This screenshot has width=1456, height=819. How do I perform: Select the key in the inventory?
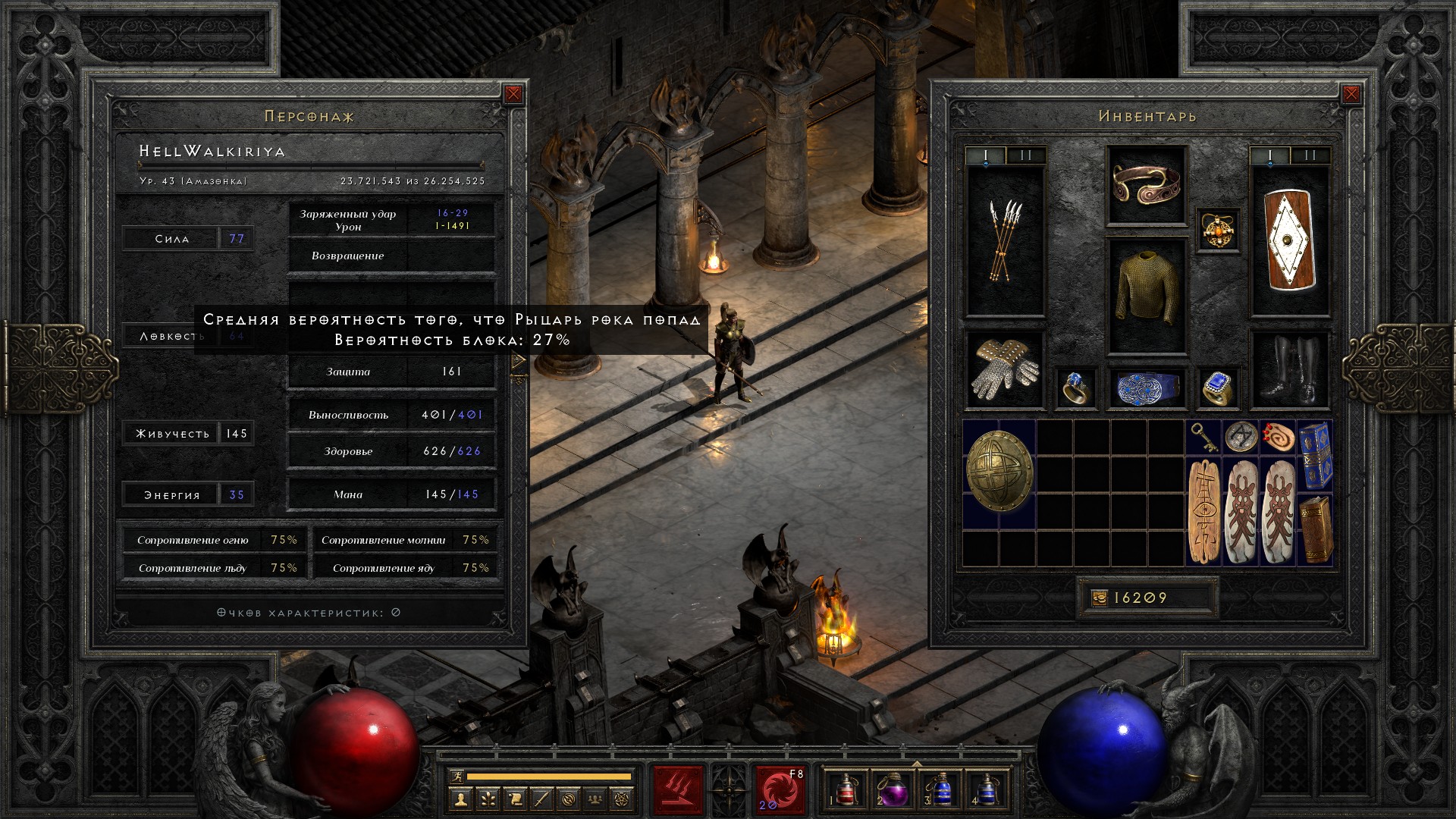[x=1203, y=438]
